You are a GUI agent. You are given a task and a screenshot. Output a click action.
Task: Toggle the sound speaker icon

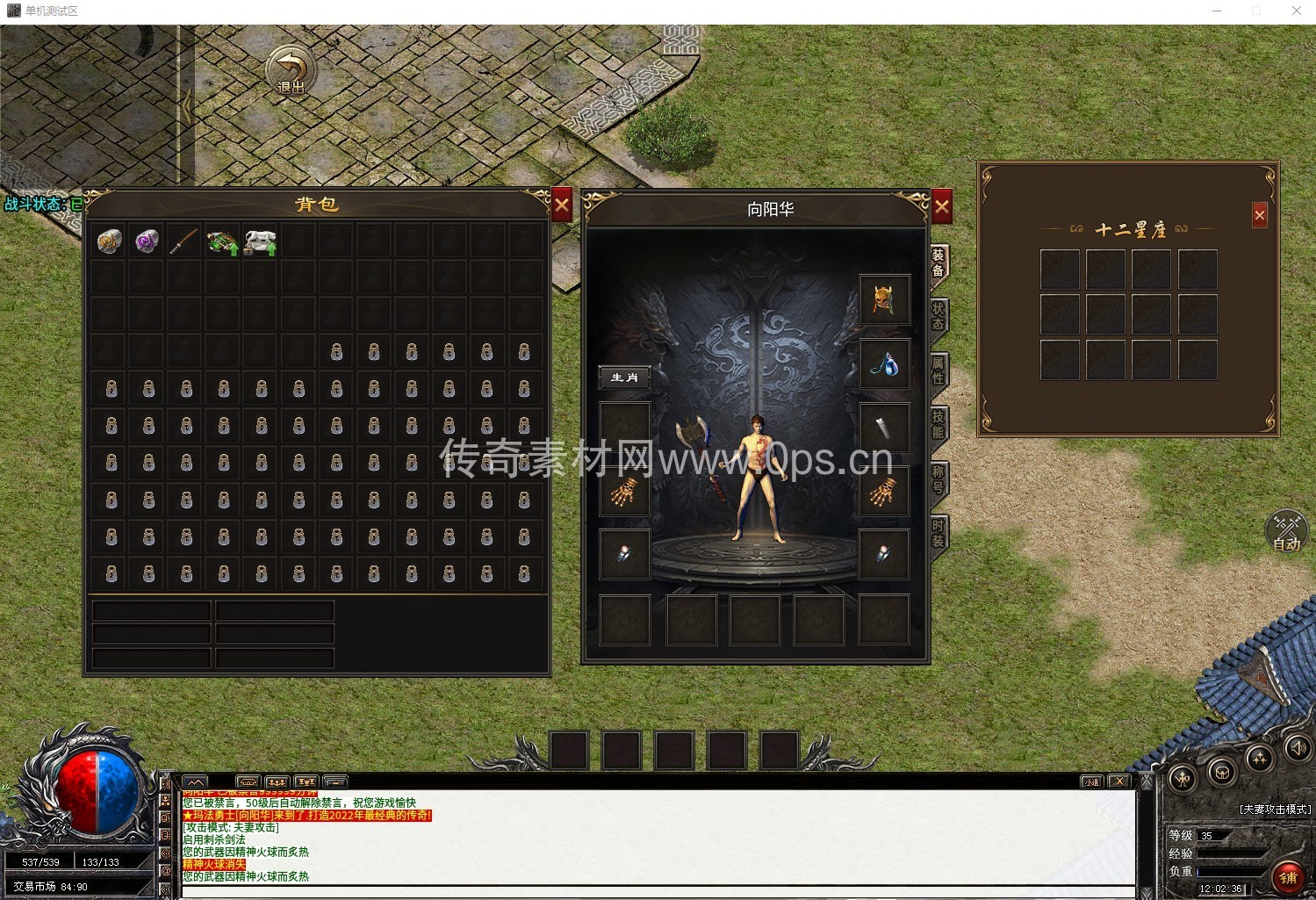click(x=1297, y=748)
